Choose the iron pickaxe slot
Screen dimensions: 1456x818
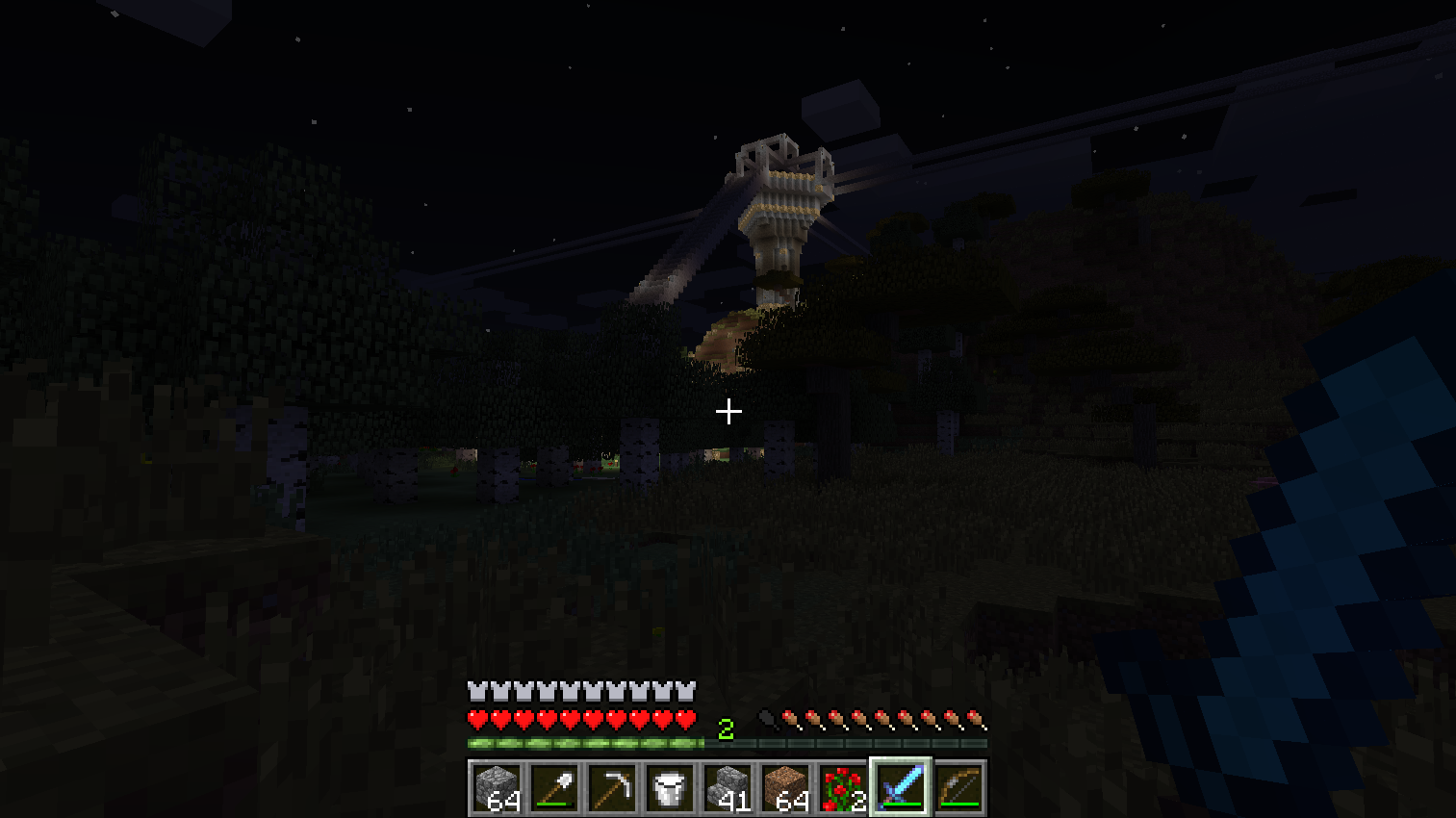point(612,788)
